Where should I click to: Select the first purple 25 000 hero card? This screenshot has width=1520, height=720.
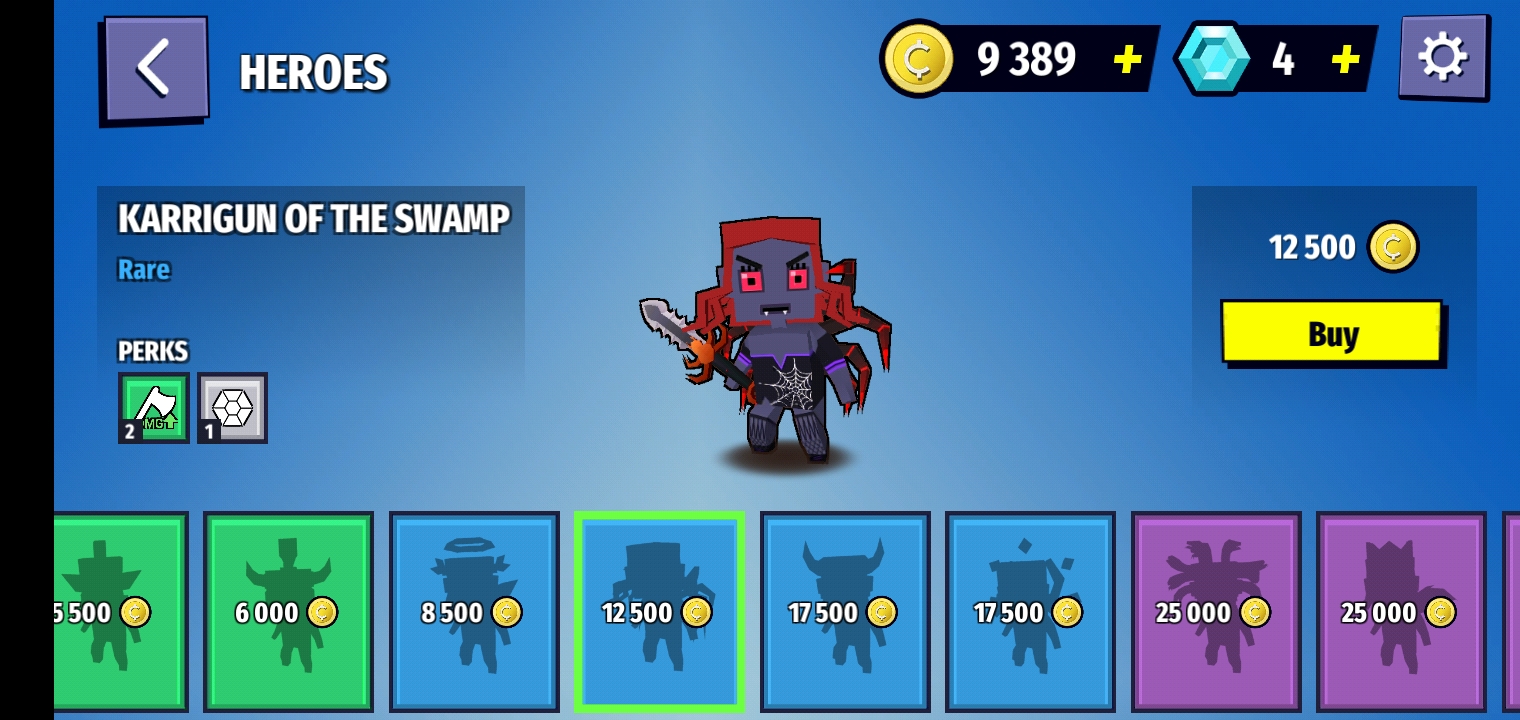pos(1215,611)
